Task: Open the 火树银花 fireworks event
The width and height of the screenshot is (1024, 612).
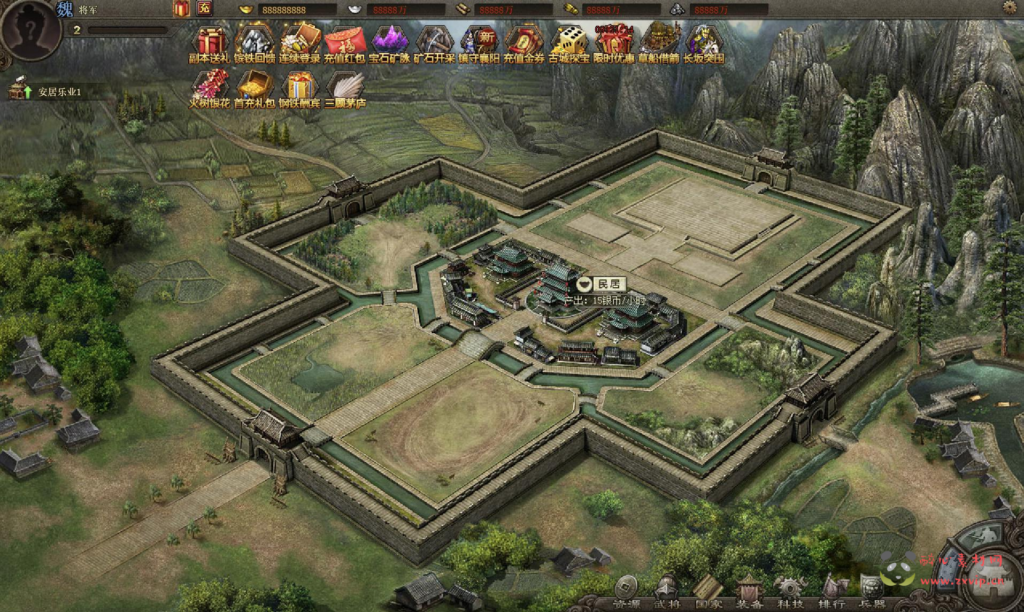Action: pos(209,88)
